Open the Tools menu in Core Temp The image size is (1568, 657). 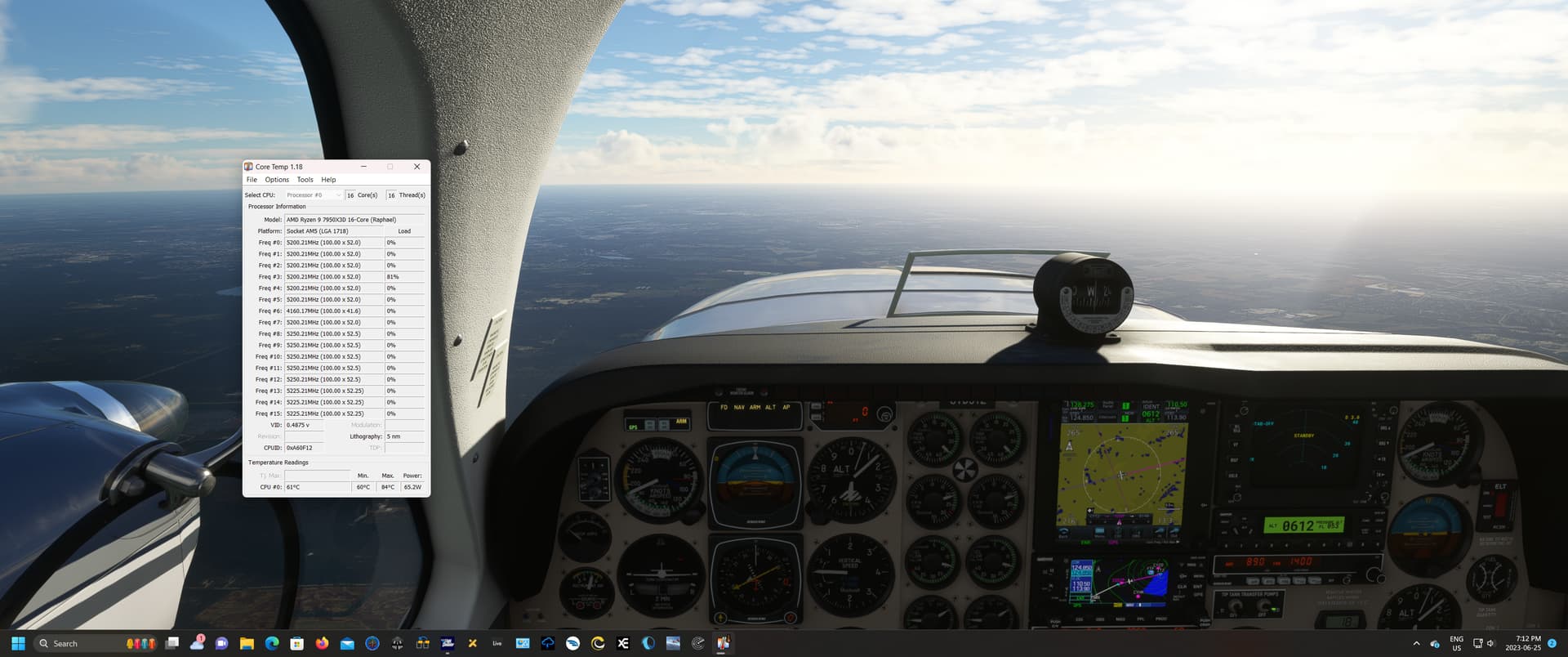point(305,179)
